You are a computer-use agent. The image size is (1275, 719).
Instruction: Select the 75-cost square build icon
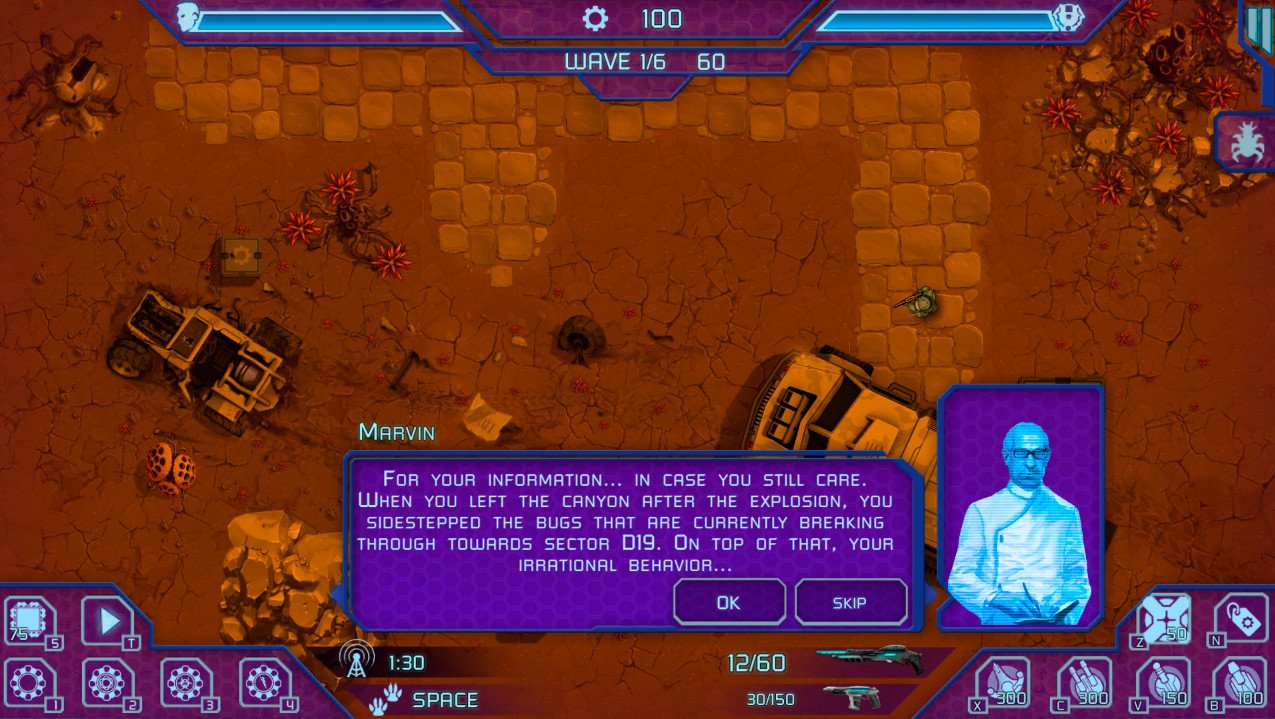coord(30,622)
